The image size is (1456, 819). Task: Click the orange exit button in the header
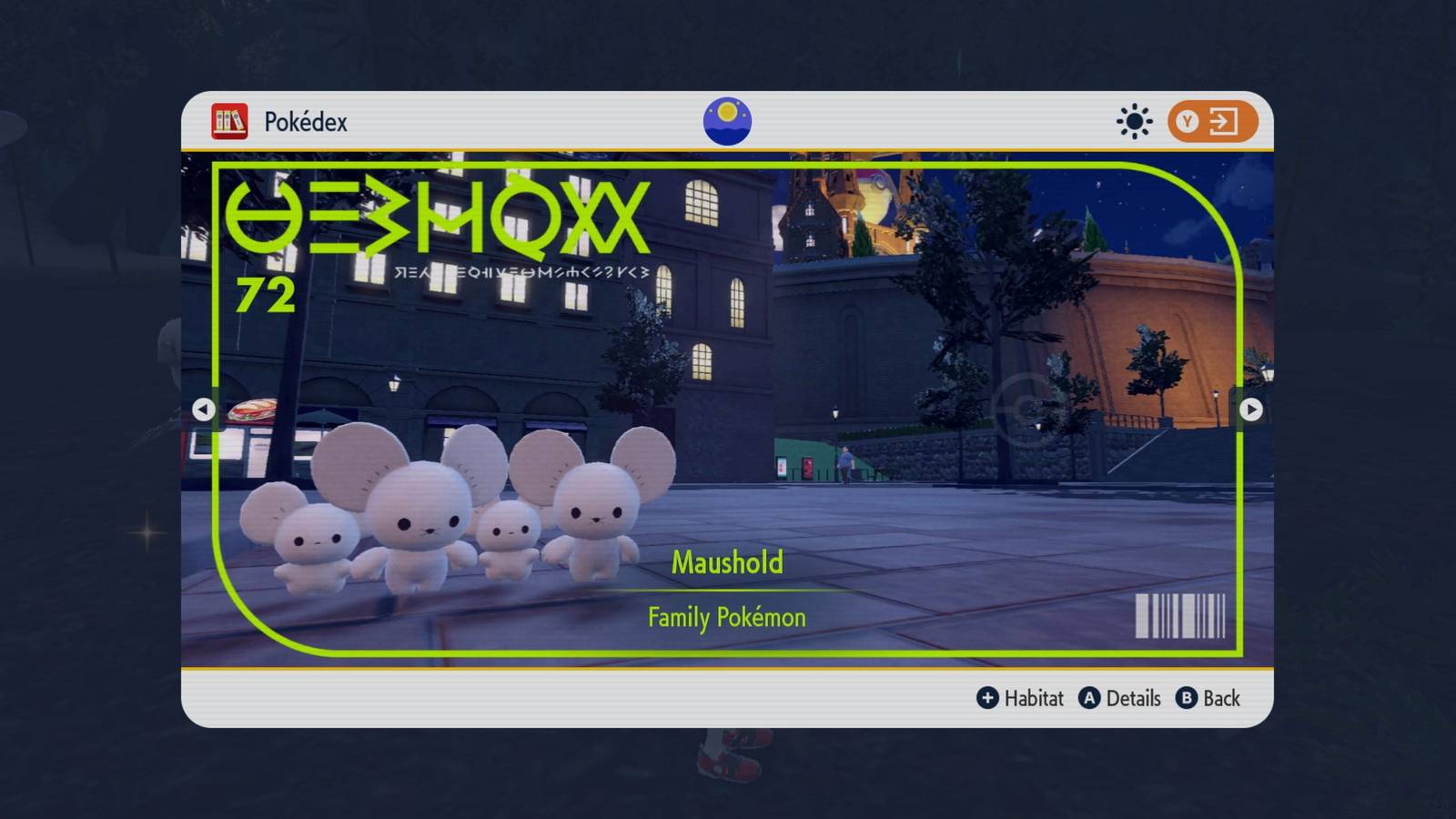(x=1212, y=121)
